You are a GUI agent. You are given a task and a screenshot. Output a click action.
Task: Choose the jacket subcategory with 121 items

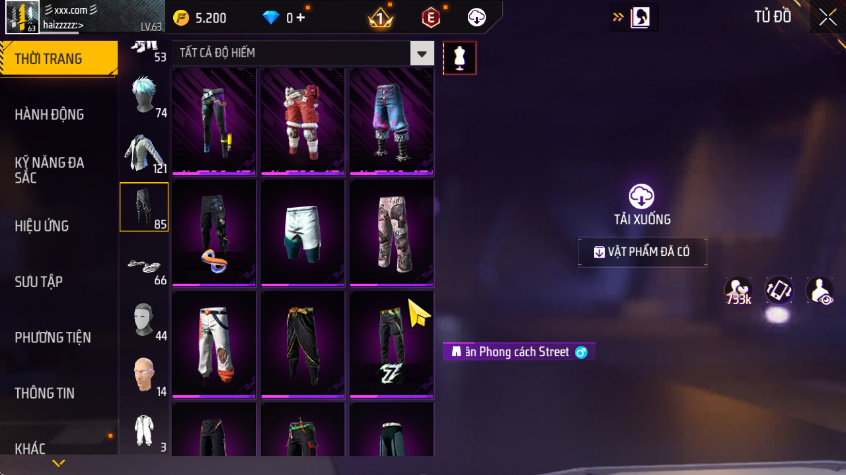pos(144,152)
